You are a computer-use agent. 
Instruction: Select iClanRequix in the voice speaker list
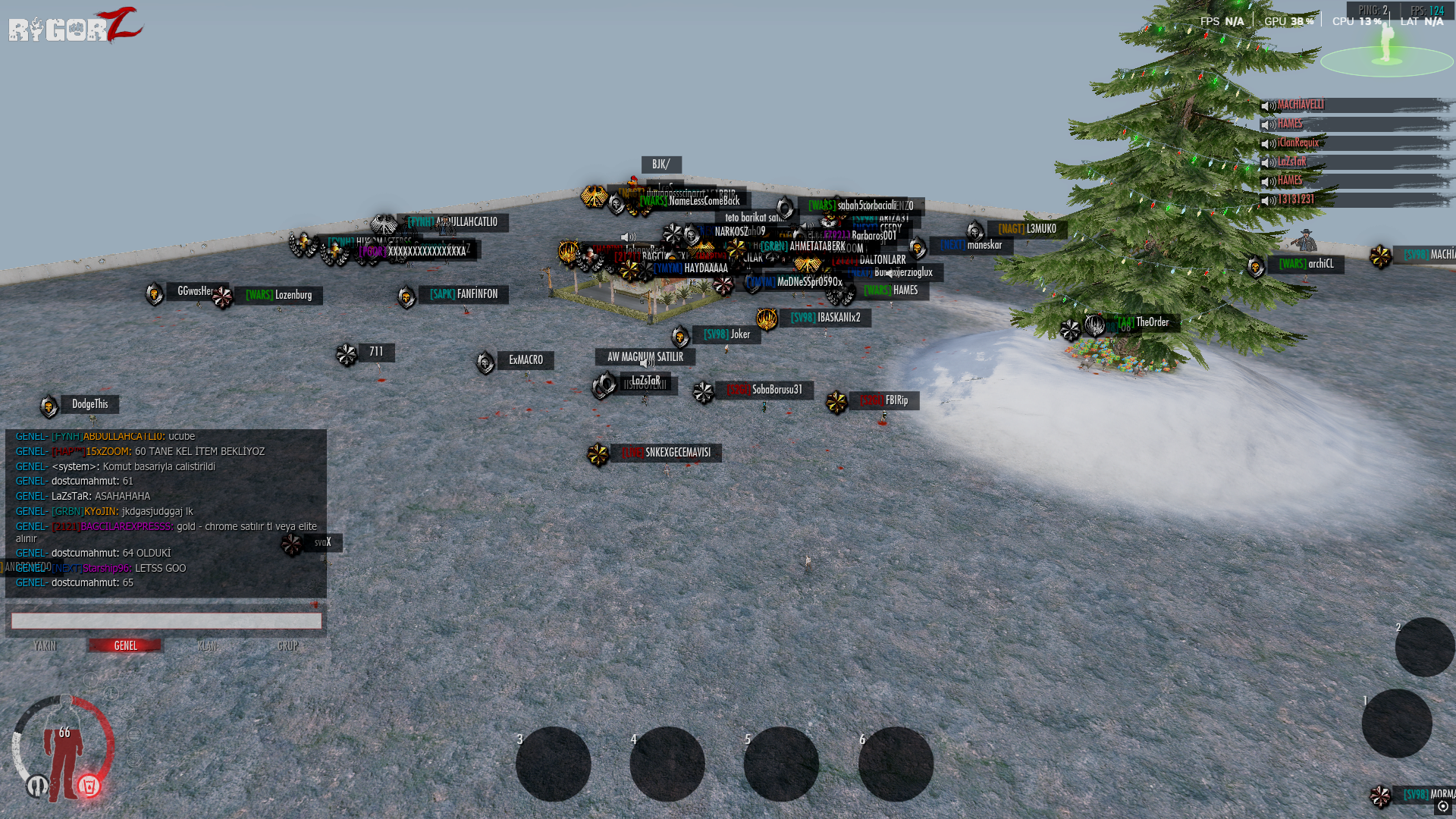1298,143
